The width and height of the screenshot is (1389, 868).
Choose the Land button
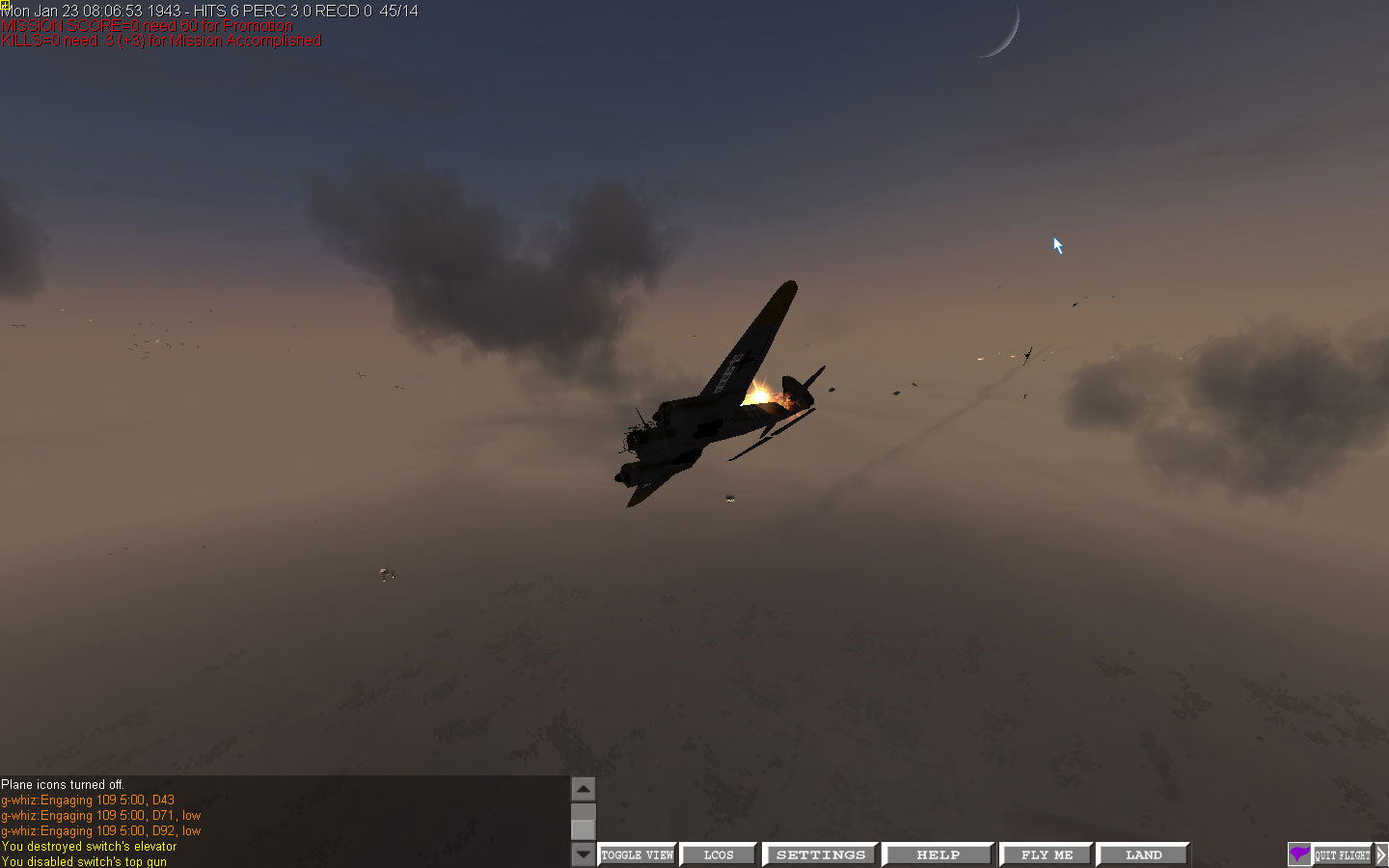1143,854
